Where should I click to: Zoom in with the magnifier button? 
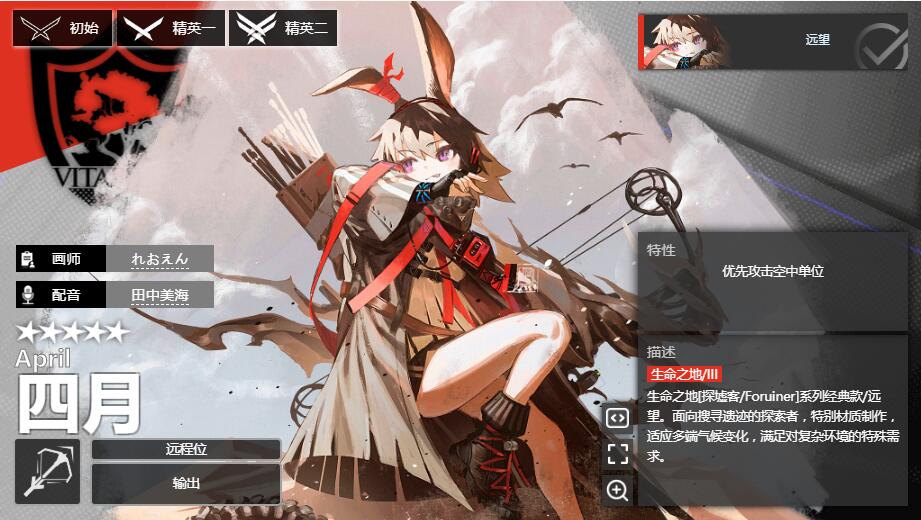[617, 490]
